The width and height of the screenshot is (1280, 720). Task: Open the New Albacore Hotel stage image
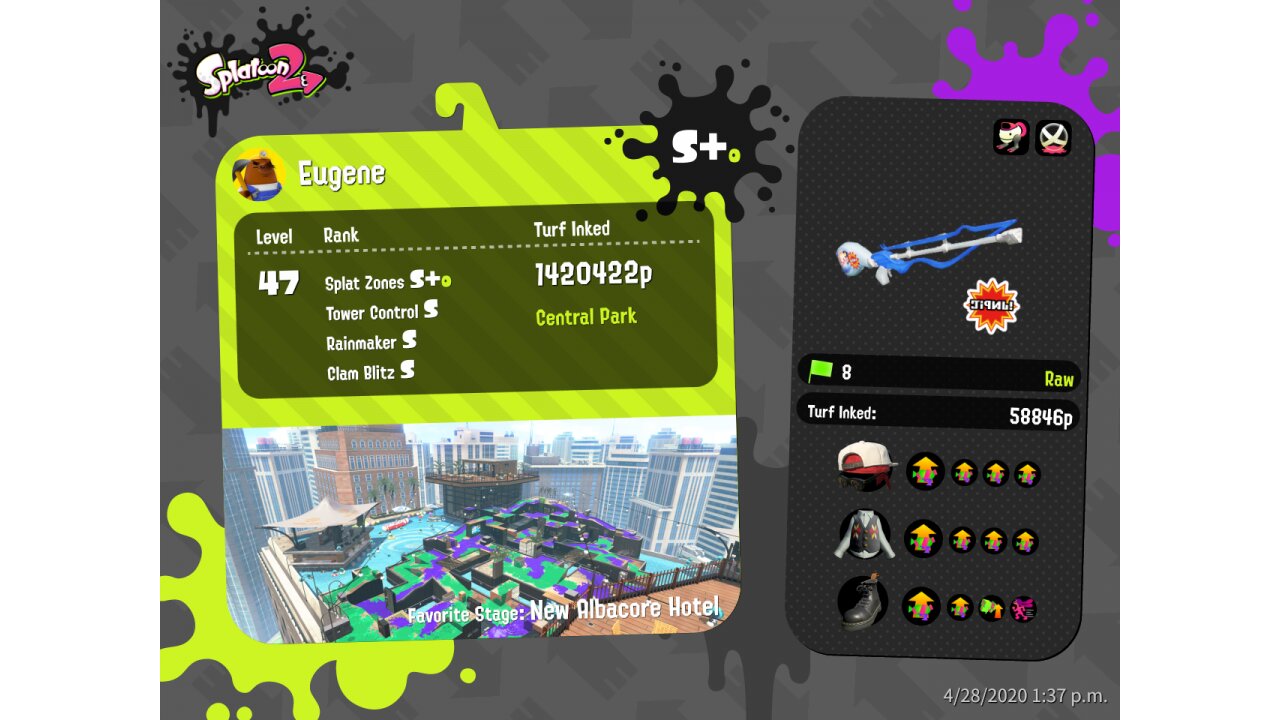point(480,530)
